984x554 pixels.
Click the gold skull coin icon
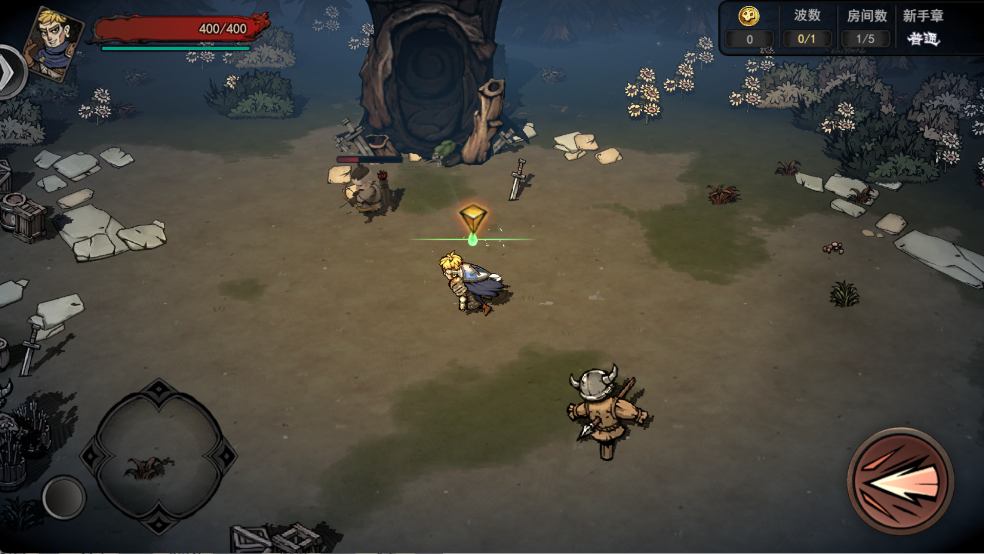click(x=749, y=16)
